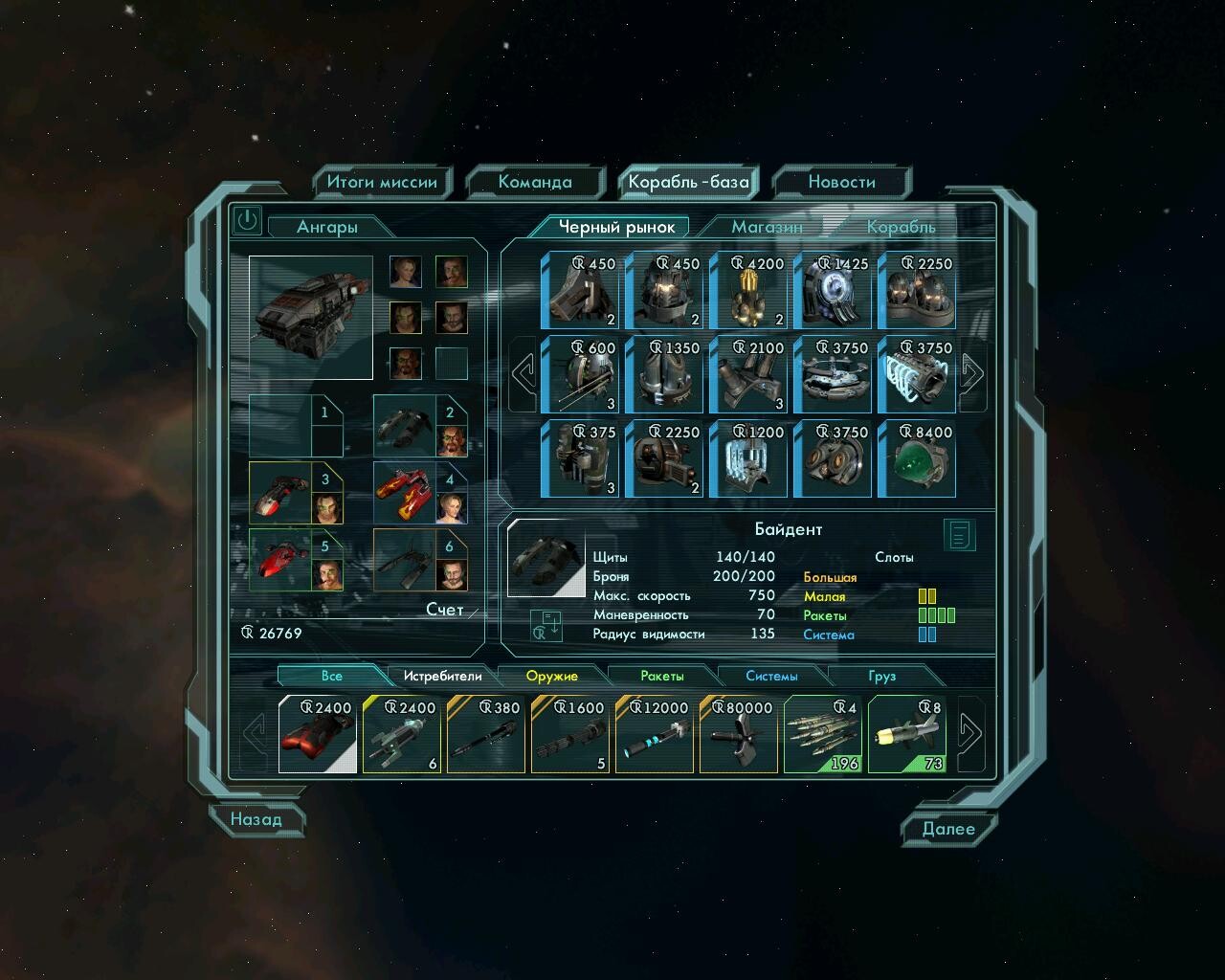Screen dimensions: 1225x980
Task: Open the Итоги миссии tab
Action: tap(381, 182)
